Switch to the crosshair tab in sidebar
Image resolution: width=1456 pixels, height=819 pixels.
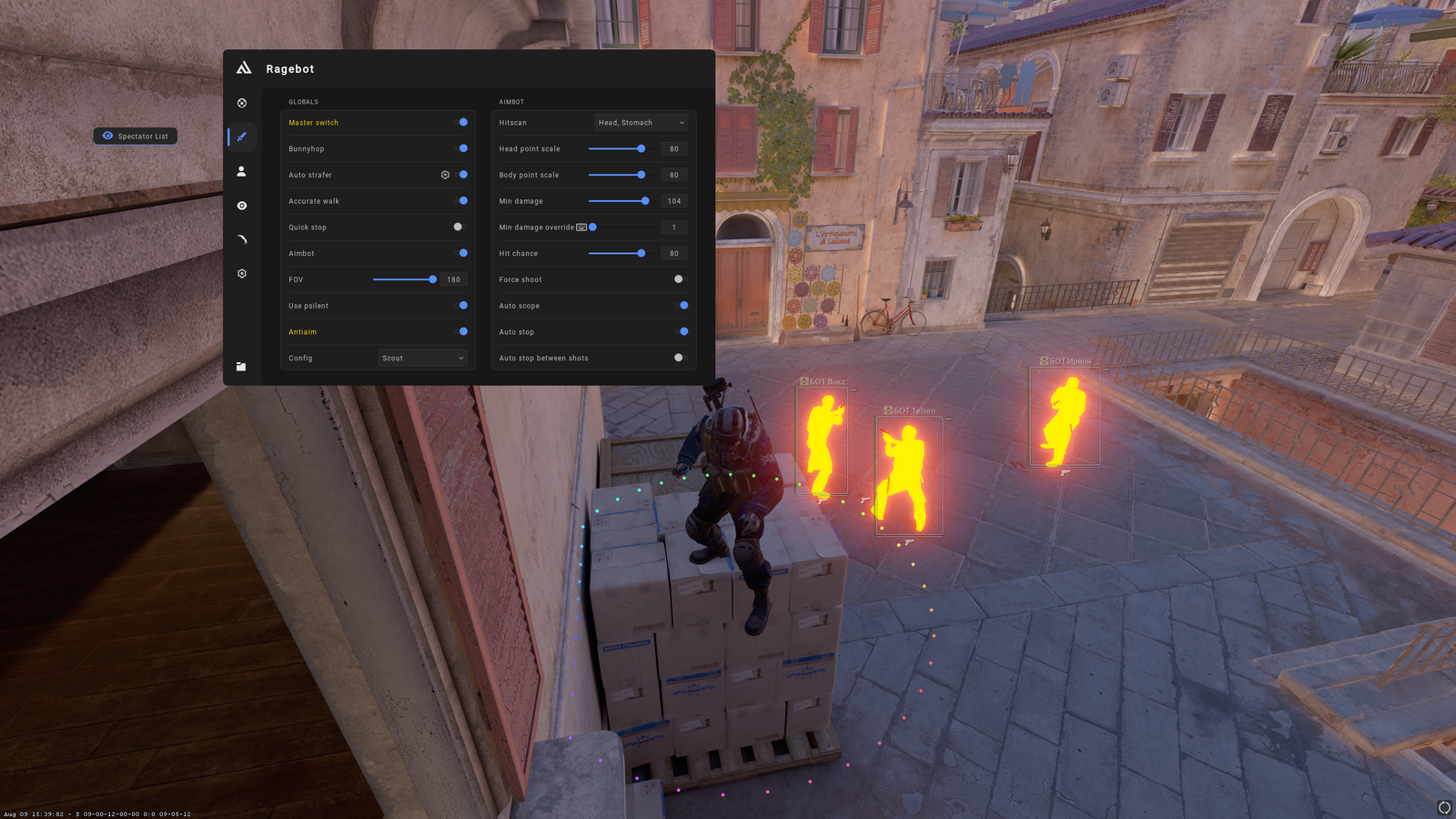[x=241, y=103]
